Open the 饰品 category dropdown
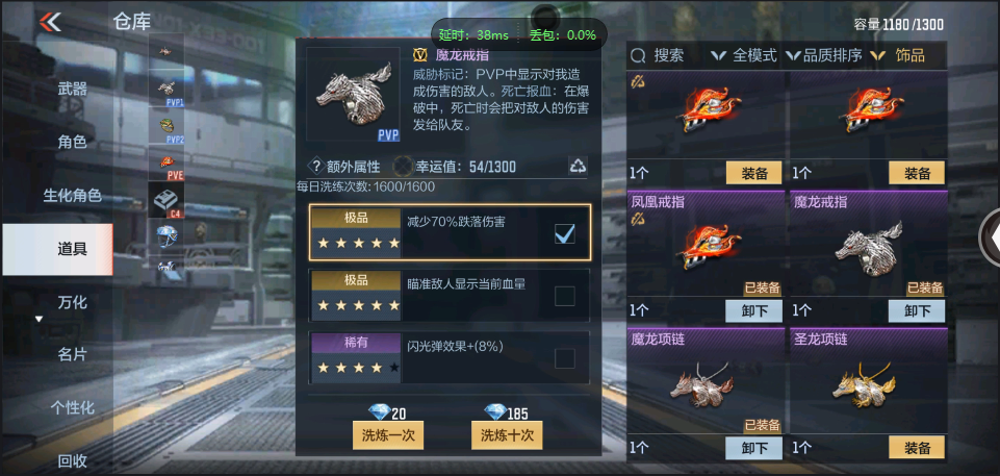 point(900,56)
